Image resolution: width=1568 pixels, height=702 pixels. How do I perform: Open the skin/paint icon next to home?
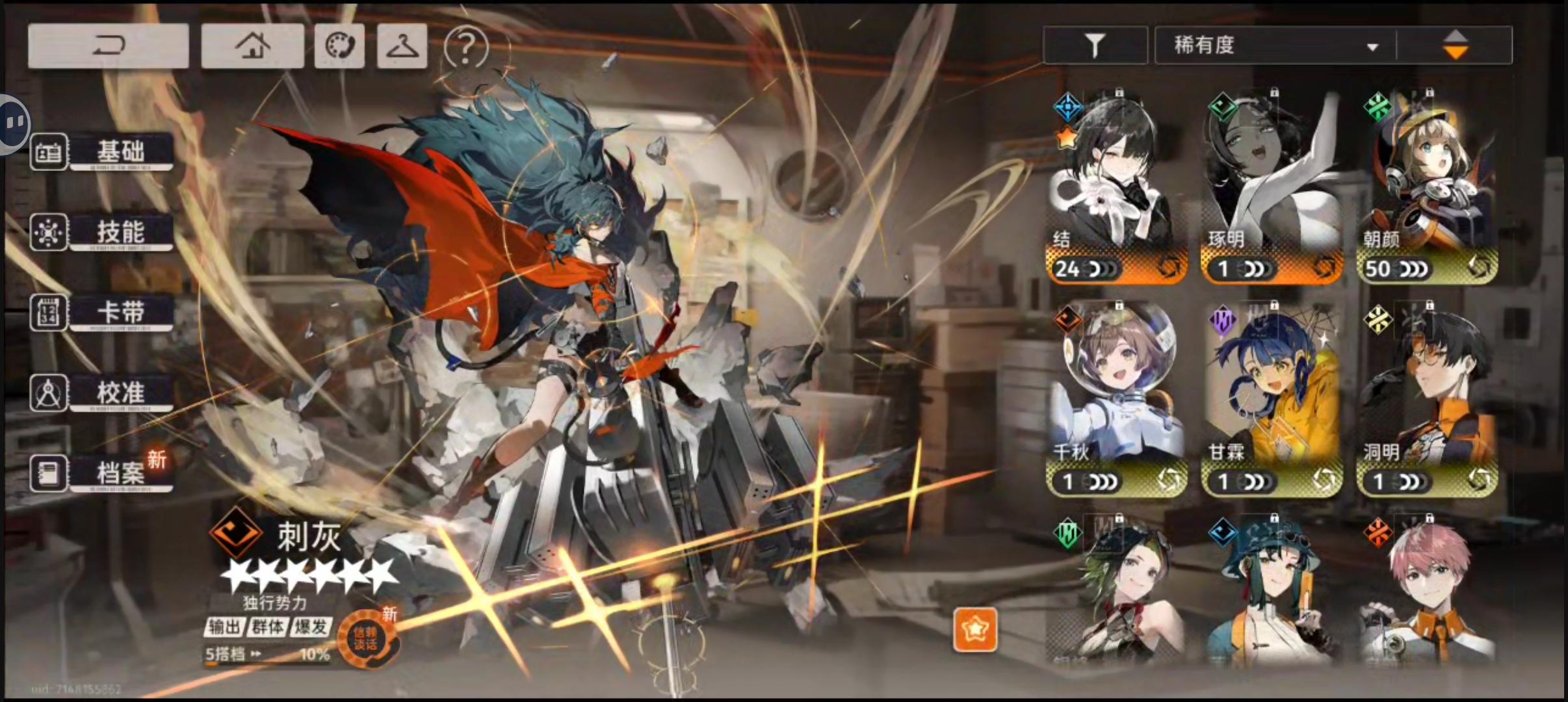[x=339, y=45]
